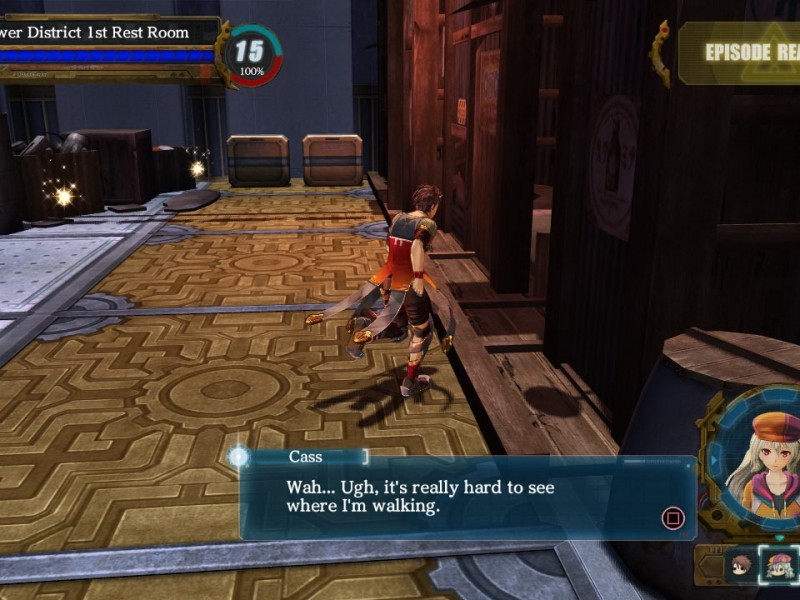Open the Episode Ready notification banner
The height and width of the screenshot is (600, 800).
coord(738,52)
